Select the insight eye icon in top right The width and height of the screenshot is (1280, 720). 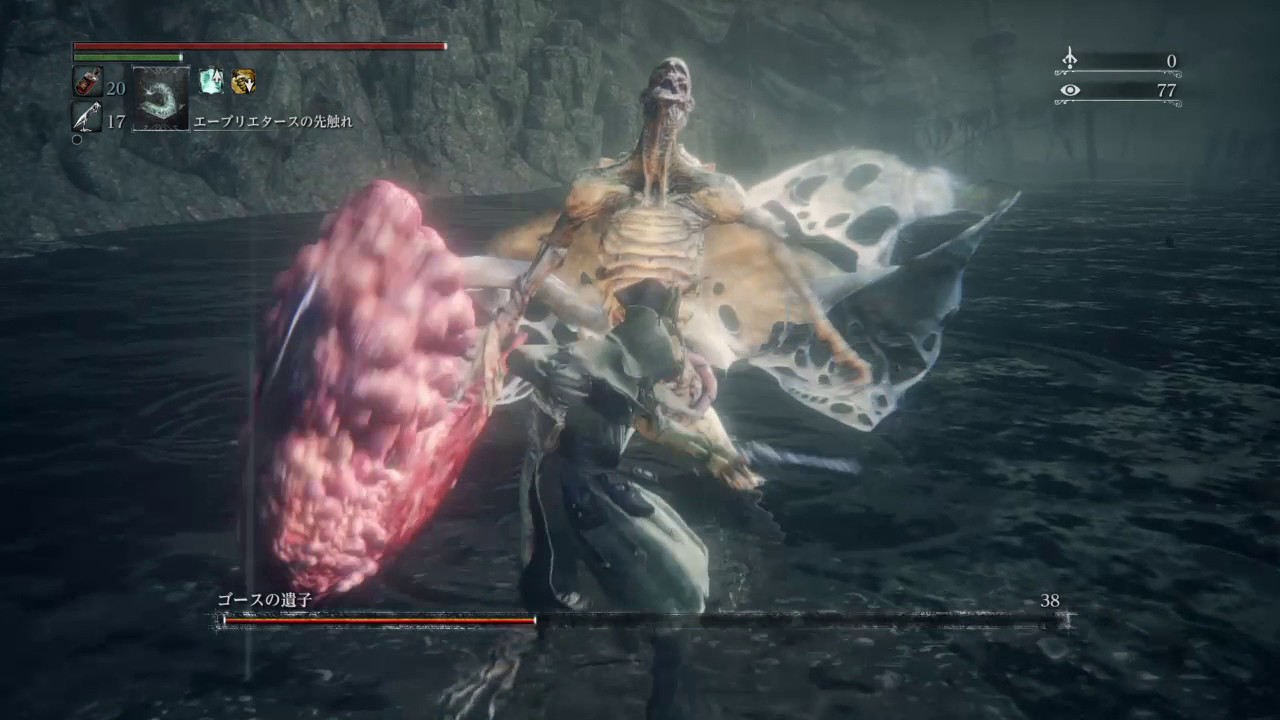tap(1070, 90)
